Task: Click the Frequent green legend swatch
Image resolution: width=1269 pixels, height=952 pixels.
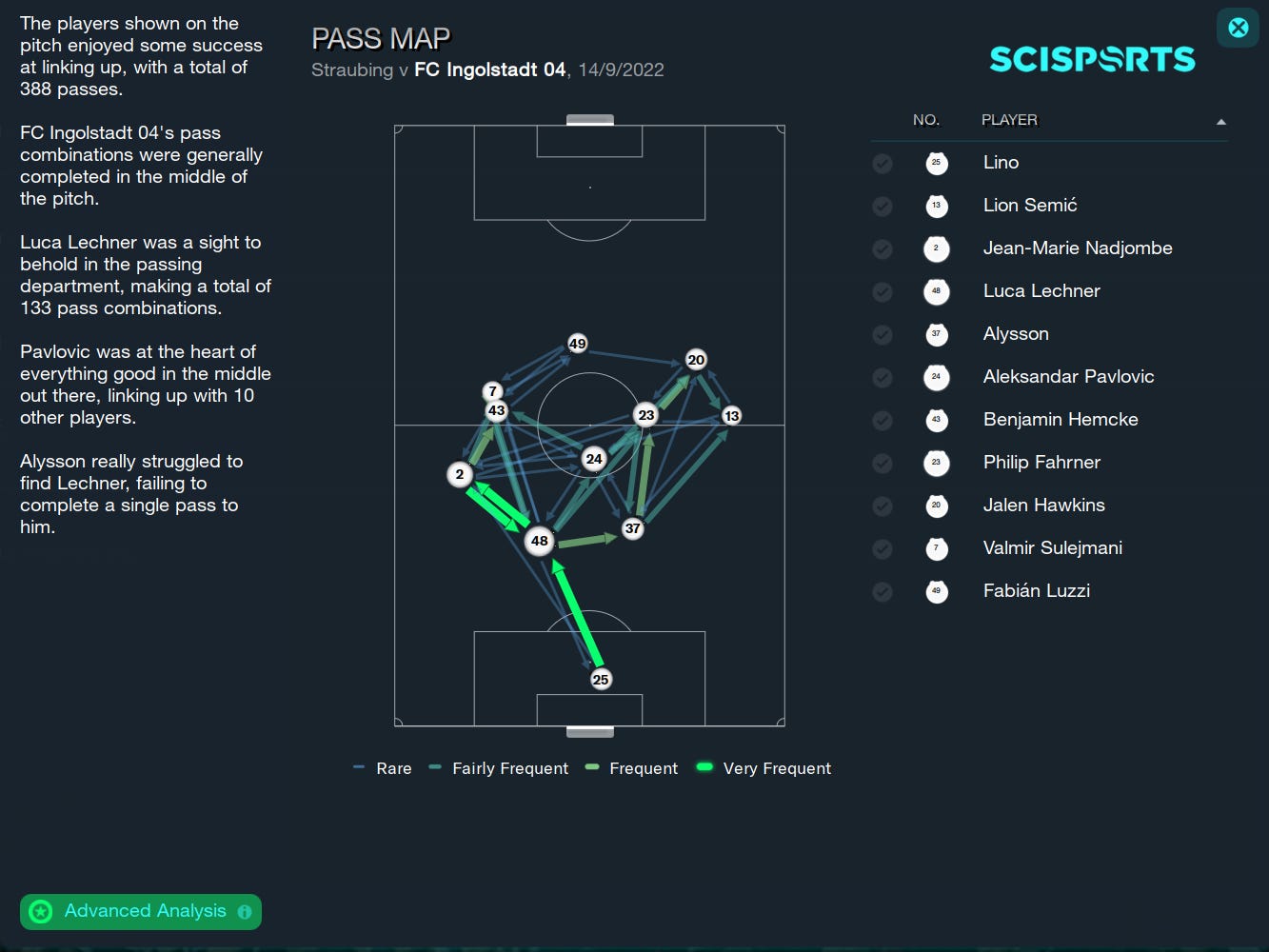Action: point(594,767)
